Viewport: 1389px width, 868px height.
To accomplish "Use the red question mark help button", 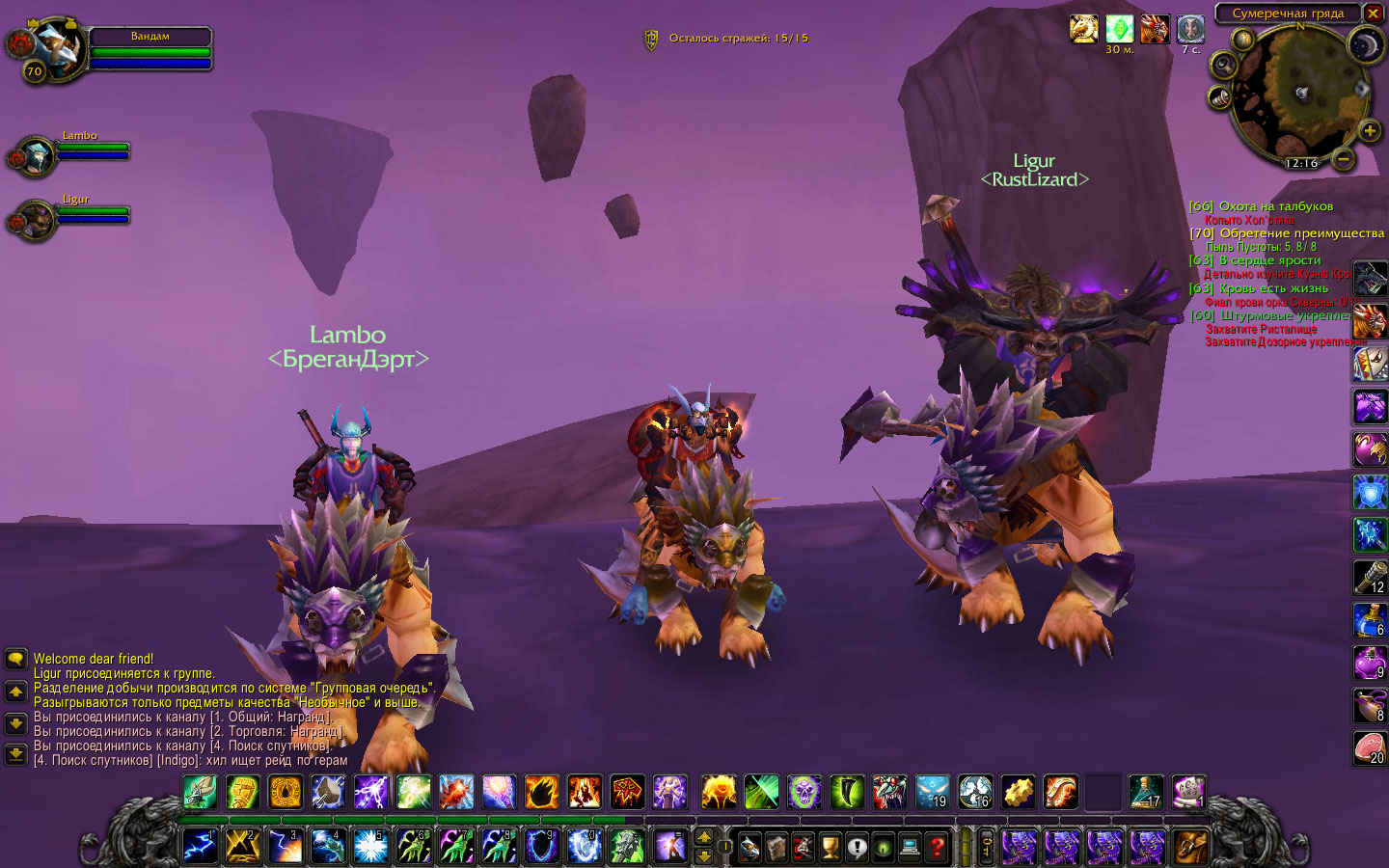I will tap(936, 847).
